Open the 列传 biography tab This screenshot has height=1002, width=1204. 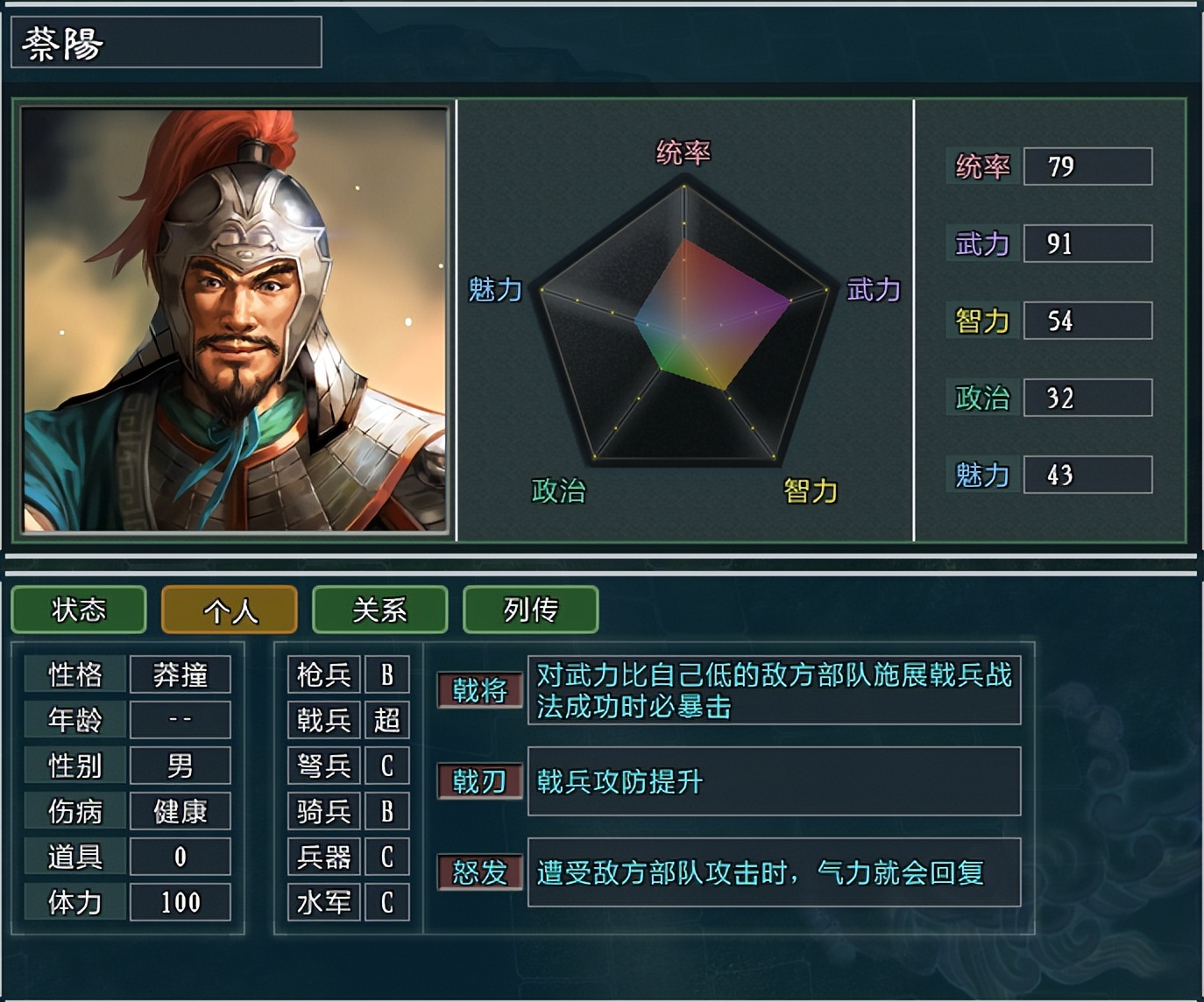(x=529, y=610)
